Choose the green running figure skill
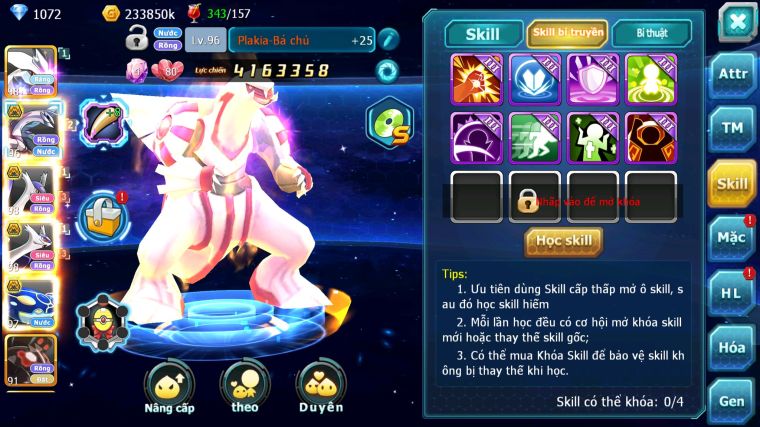This screenshot has width=760, height=427. coord(535,137)
